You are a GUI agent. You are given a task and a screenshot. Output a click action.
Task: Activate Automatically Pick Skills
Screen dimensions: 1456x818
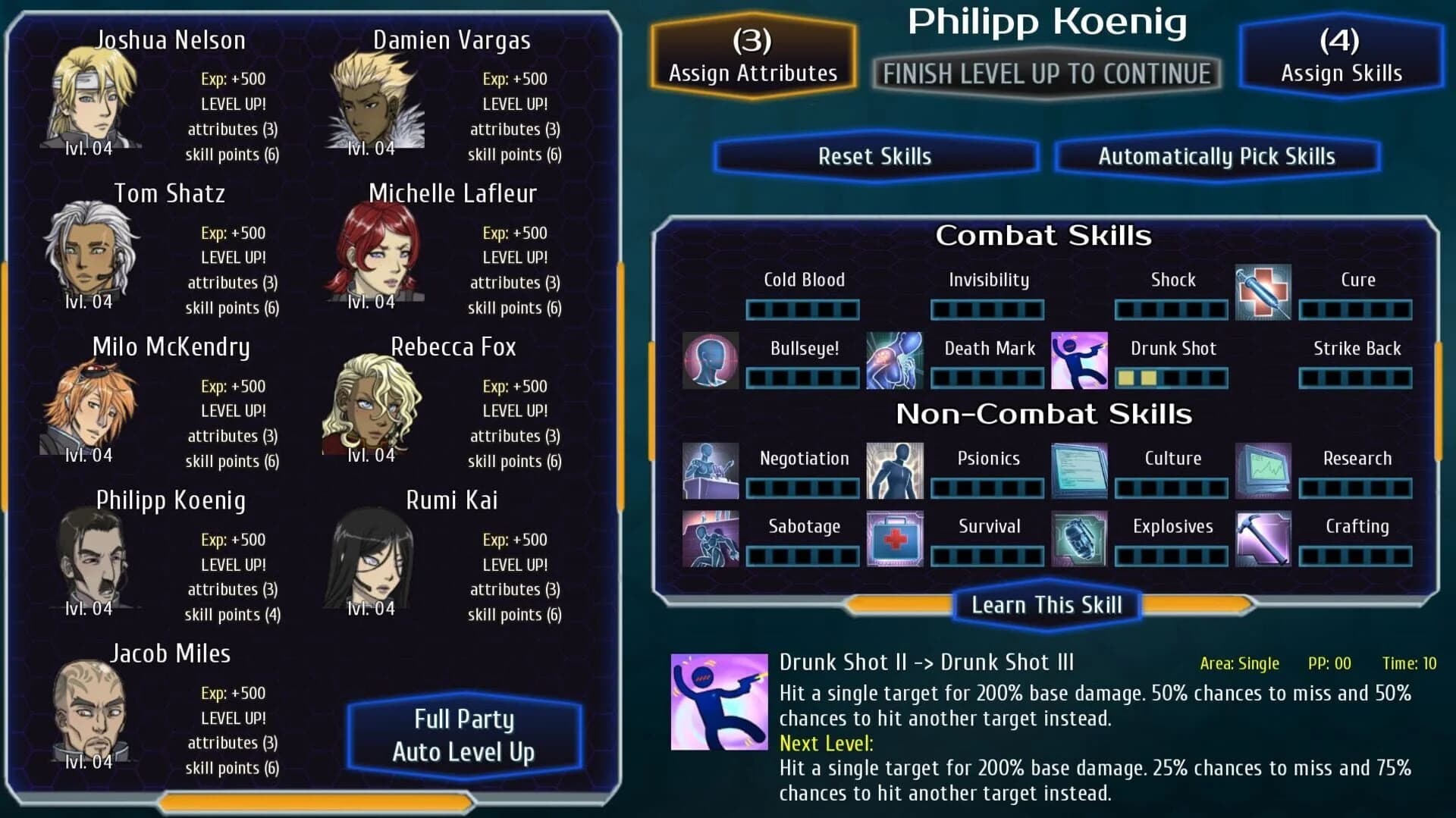coord(1217,156)
